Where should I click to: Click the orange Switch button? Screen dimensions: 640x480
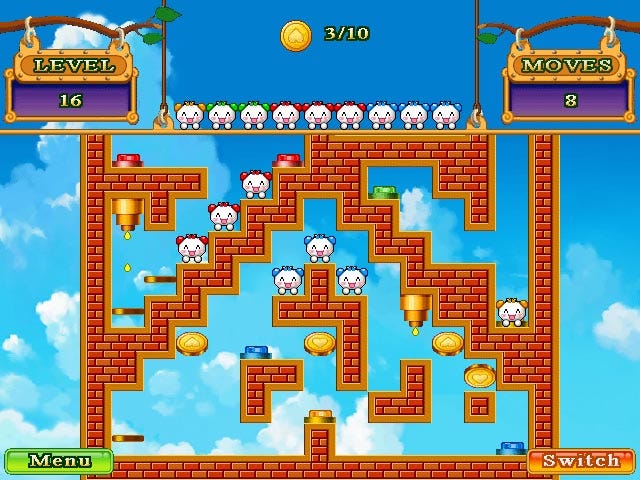[581, 461]
